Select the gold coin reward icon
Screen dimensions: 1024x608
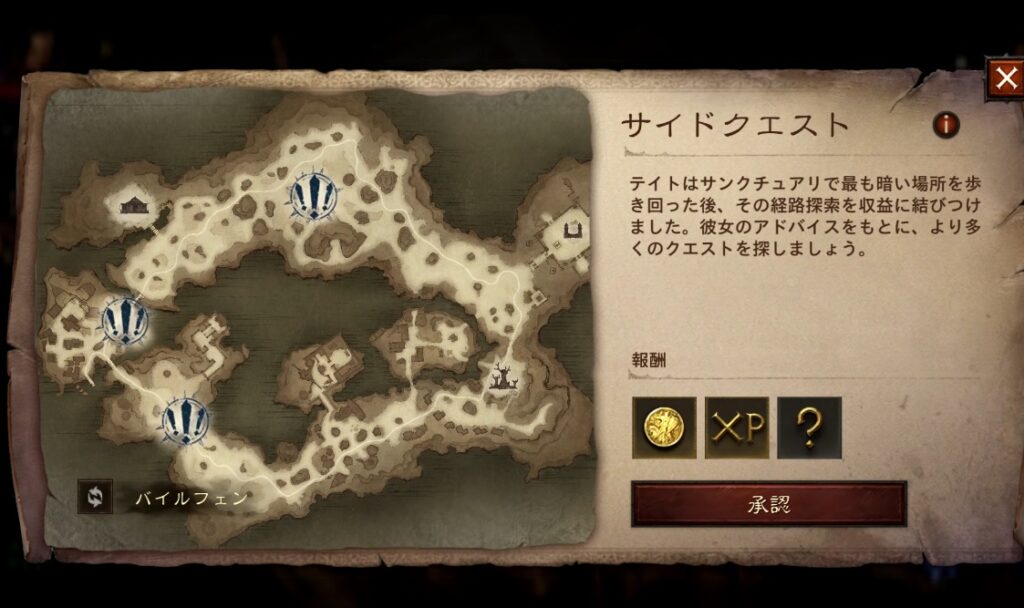click(x=664, y=428)
